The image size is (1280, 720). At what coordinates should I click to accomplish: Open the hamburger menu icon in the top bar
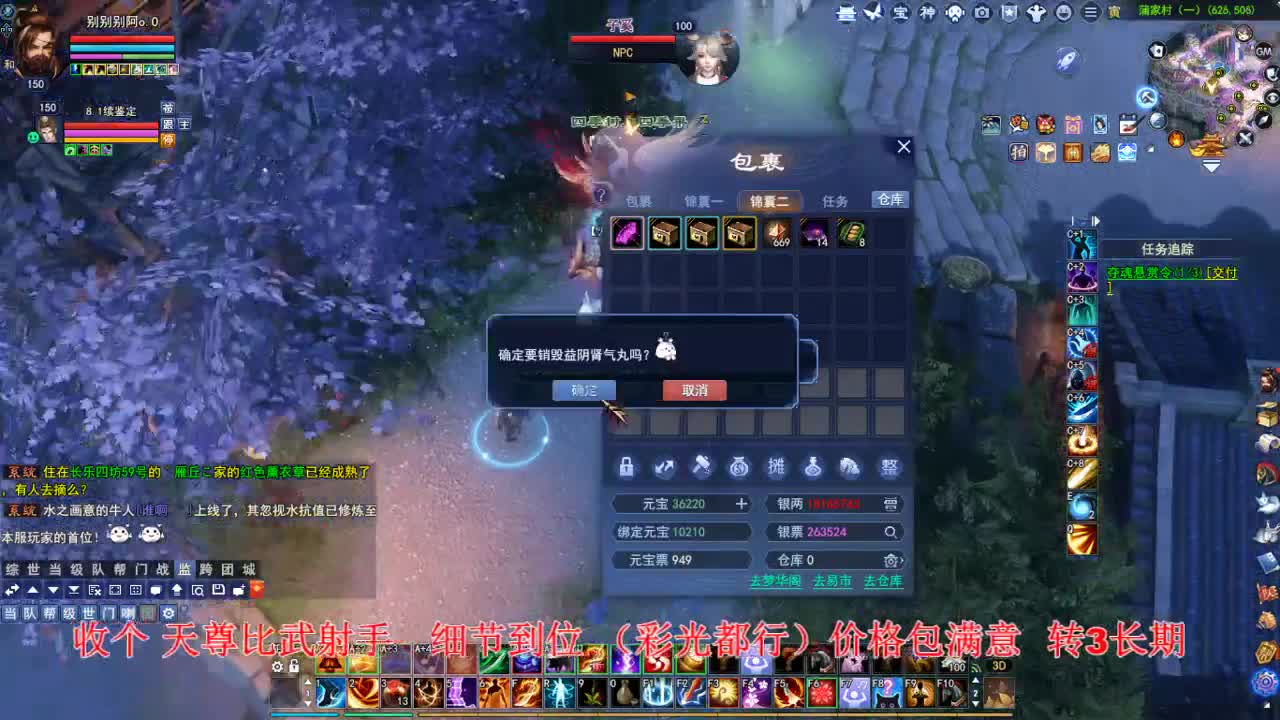(x=1087, y=14)
